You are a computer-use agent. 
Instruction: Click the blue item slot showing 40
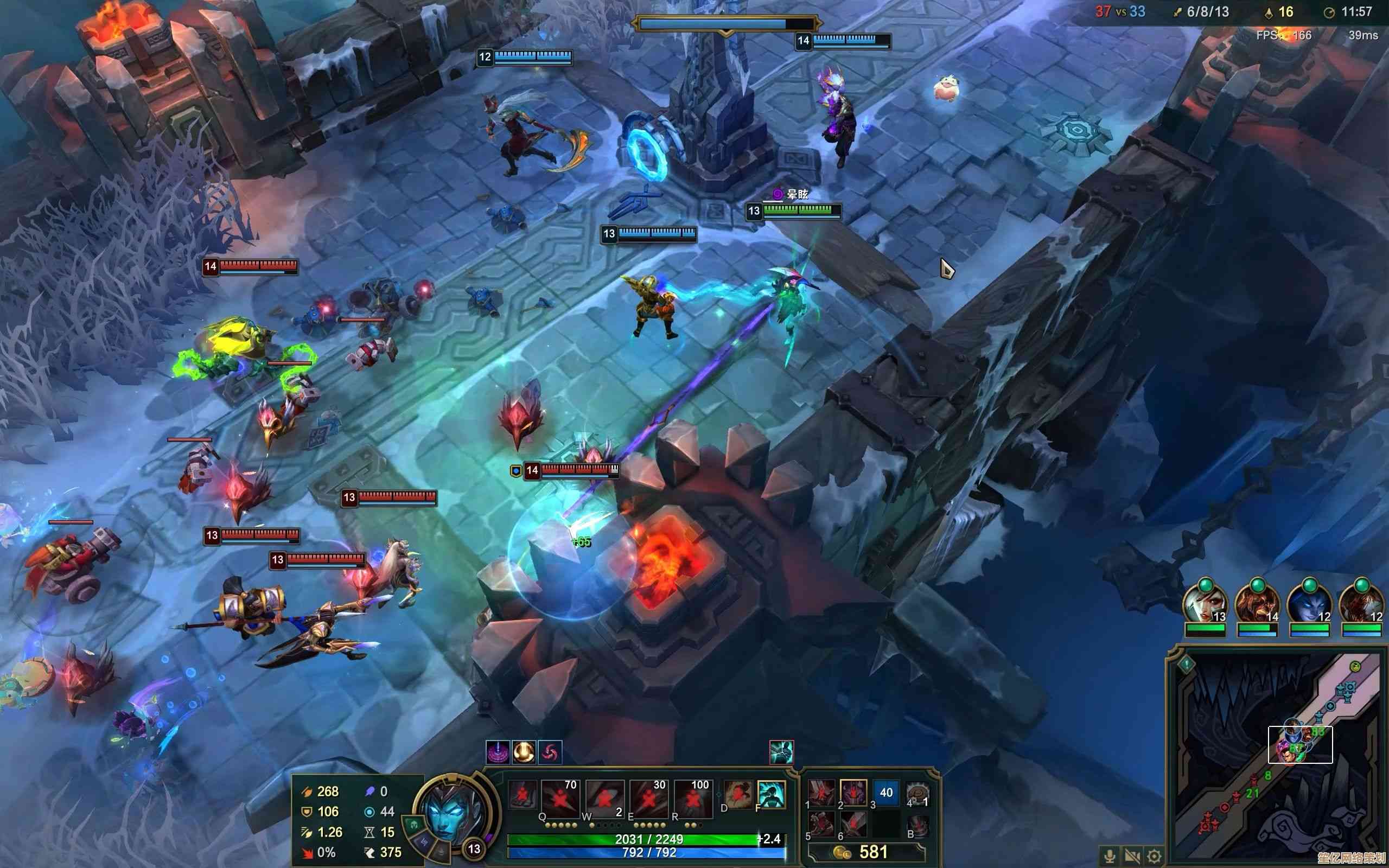pos(885,793)
